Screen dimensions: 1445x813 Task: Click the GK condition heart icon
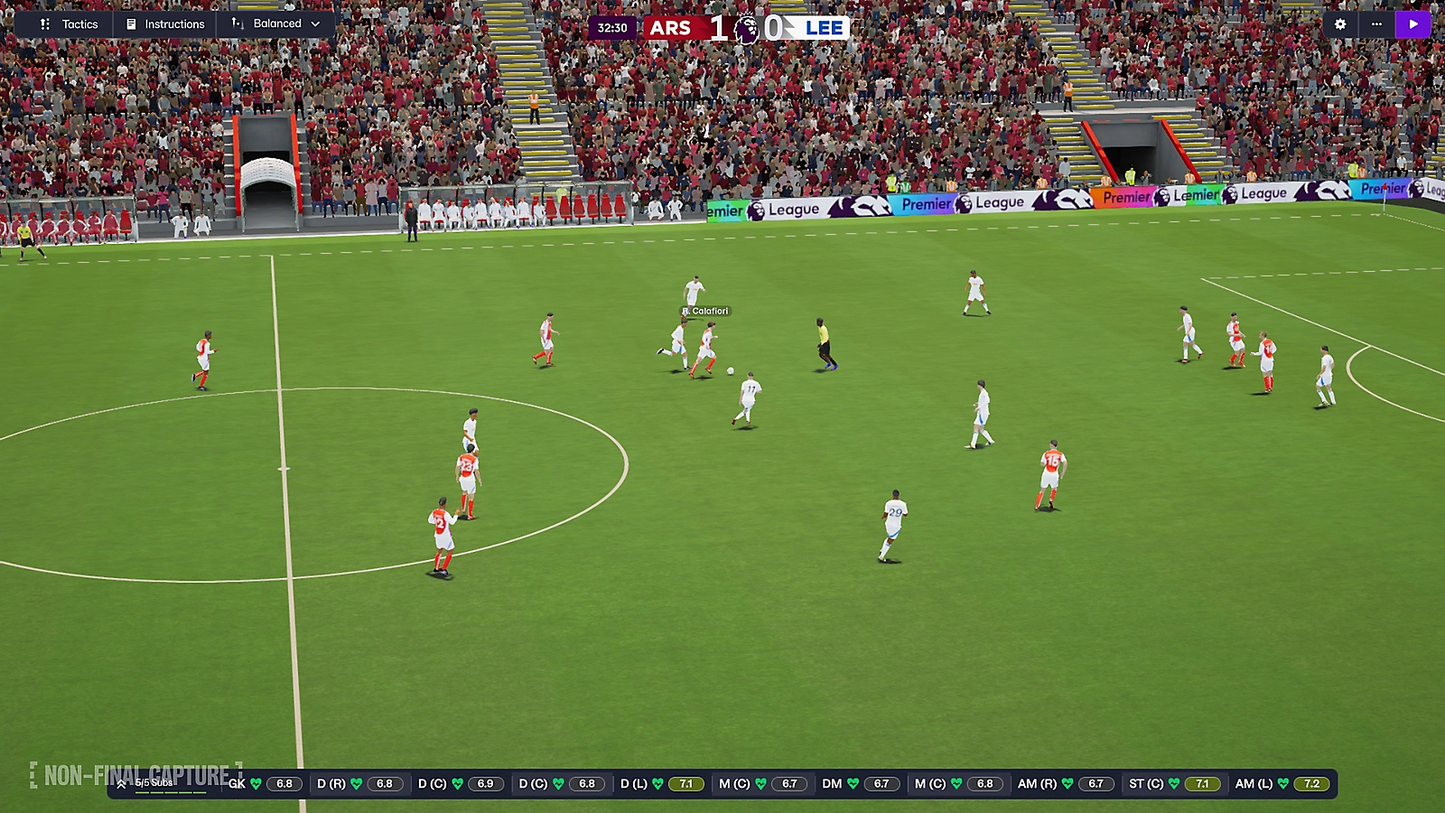click(x=256, y=783)
